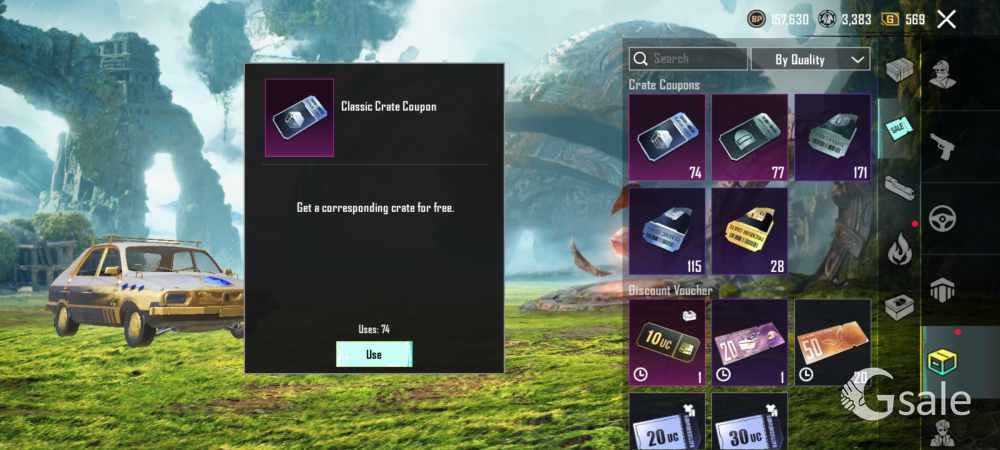Pick the 20 UC blue voucher
This screenshot has height=450, width=1000.
(x=667, y=421)
